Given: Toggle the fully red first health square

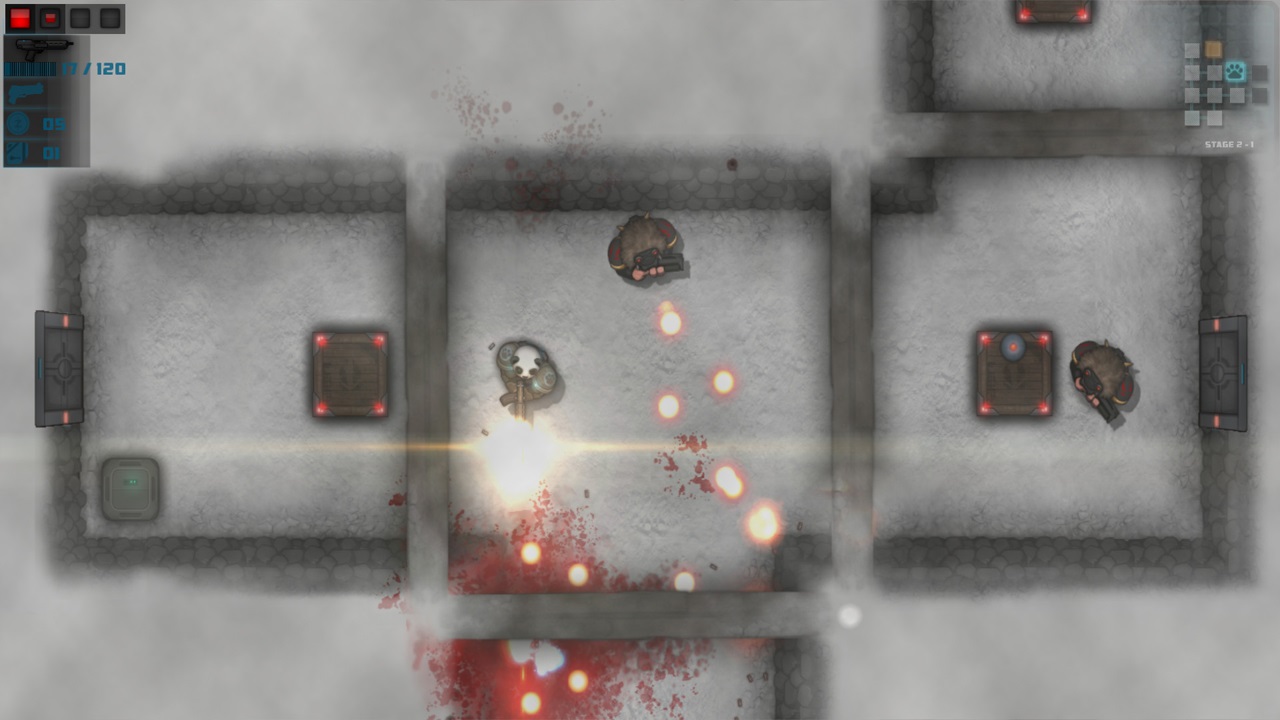Looking at the screenshot, I should tap(18, 18).
